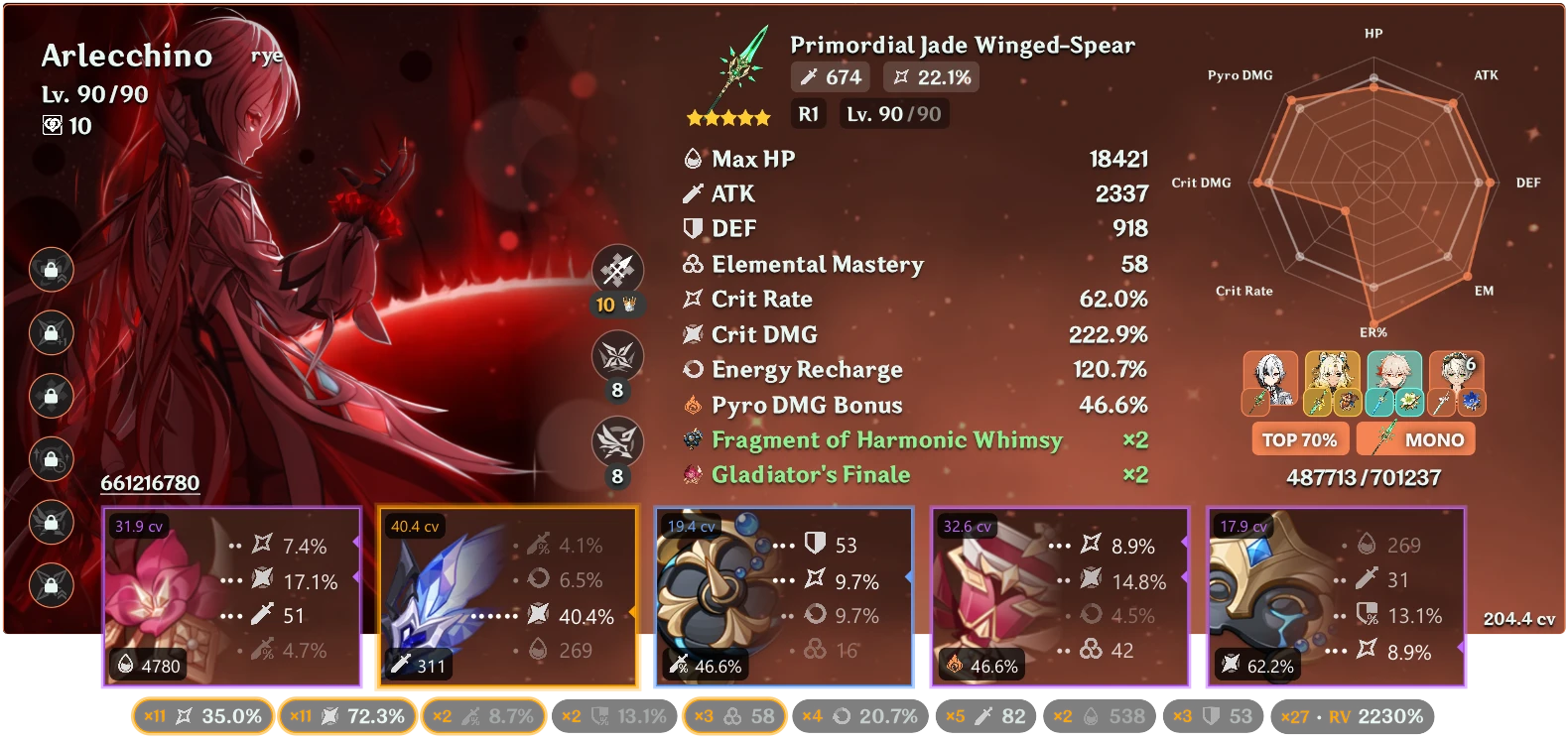Open the 62.2% Crit DMG circlet artifact
Image resolution: width=1568 pixels, height=741 pixels.
click(1260, 595)
